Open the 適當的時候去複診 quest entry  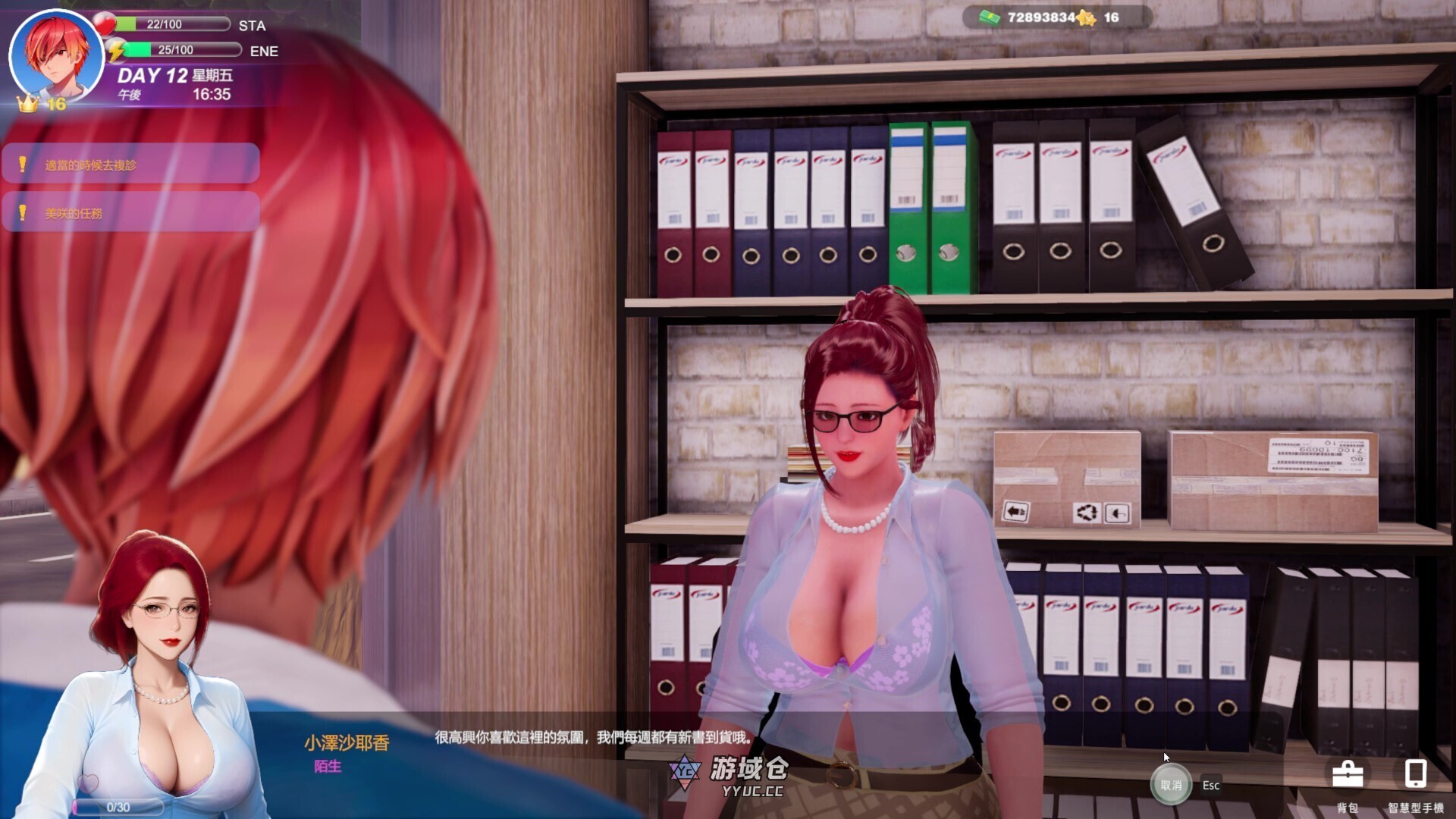tap(130, 164)
